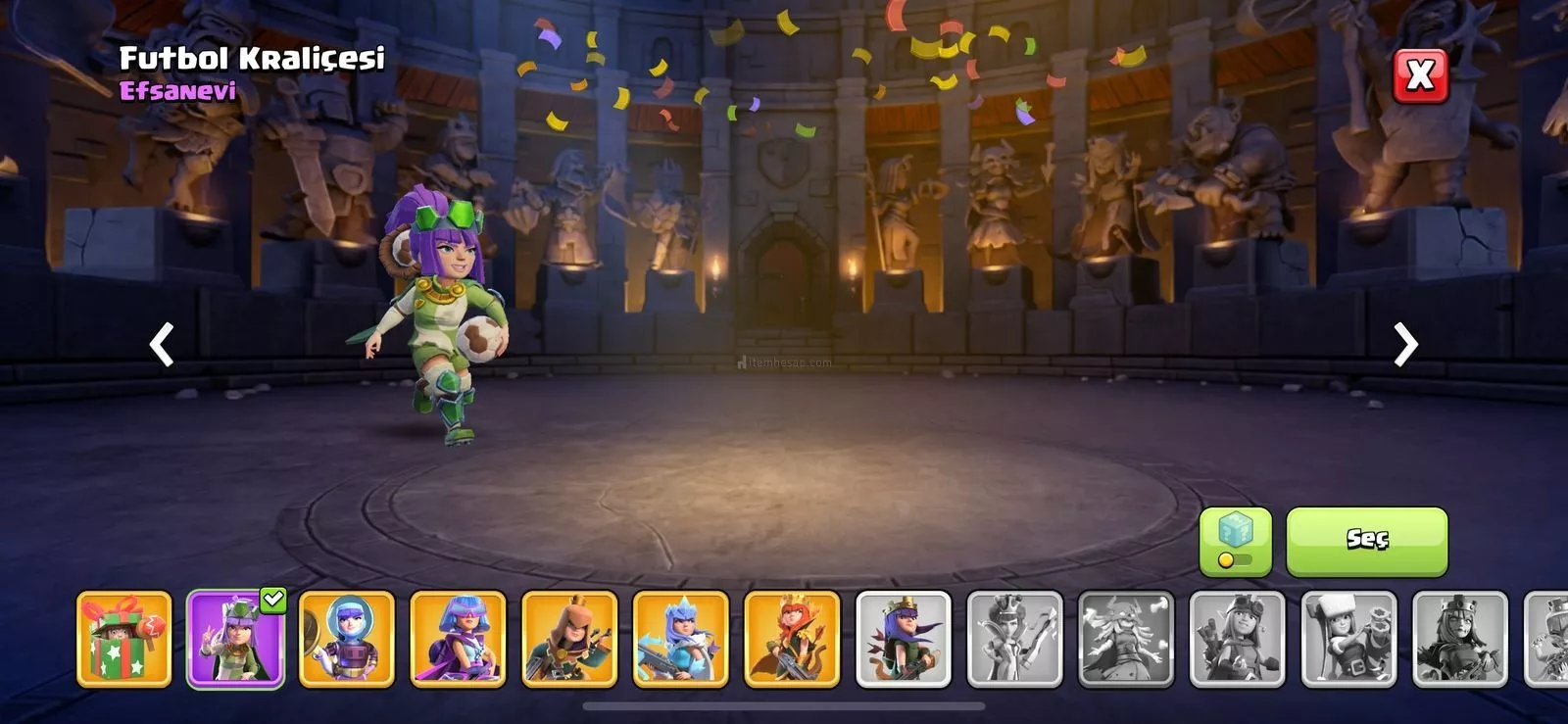
Task: Select the queen skin wearing a purple visor
Action: click(x=458, y=639)
